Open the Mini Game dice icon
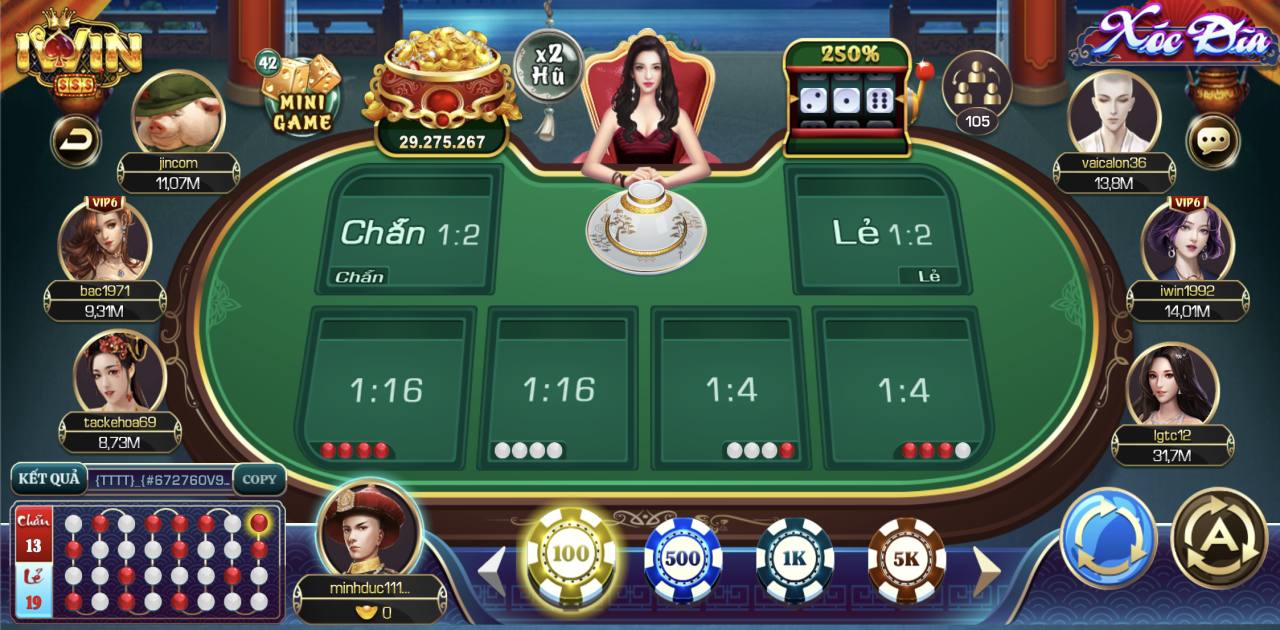Screen dimensions: 1280x630 click(x=301, y=96)
